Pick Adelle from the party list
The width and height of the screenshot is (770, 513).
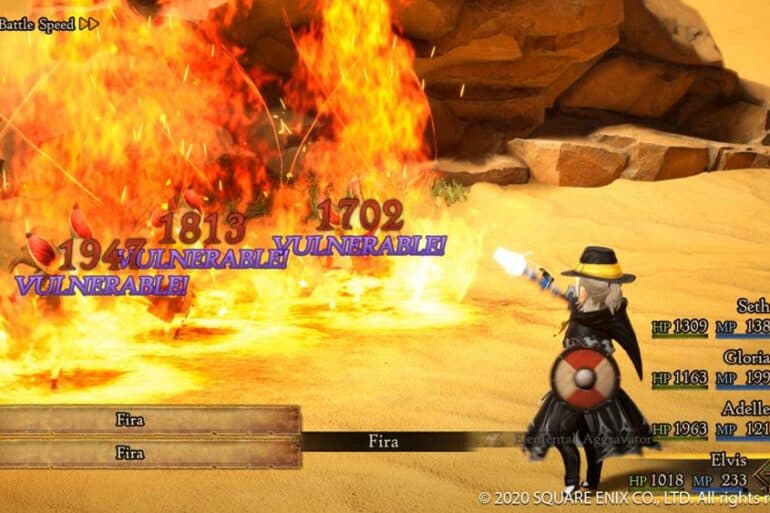click(746, 409)
